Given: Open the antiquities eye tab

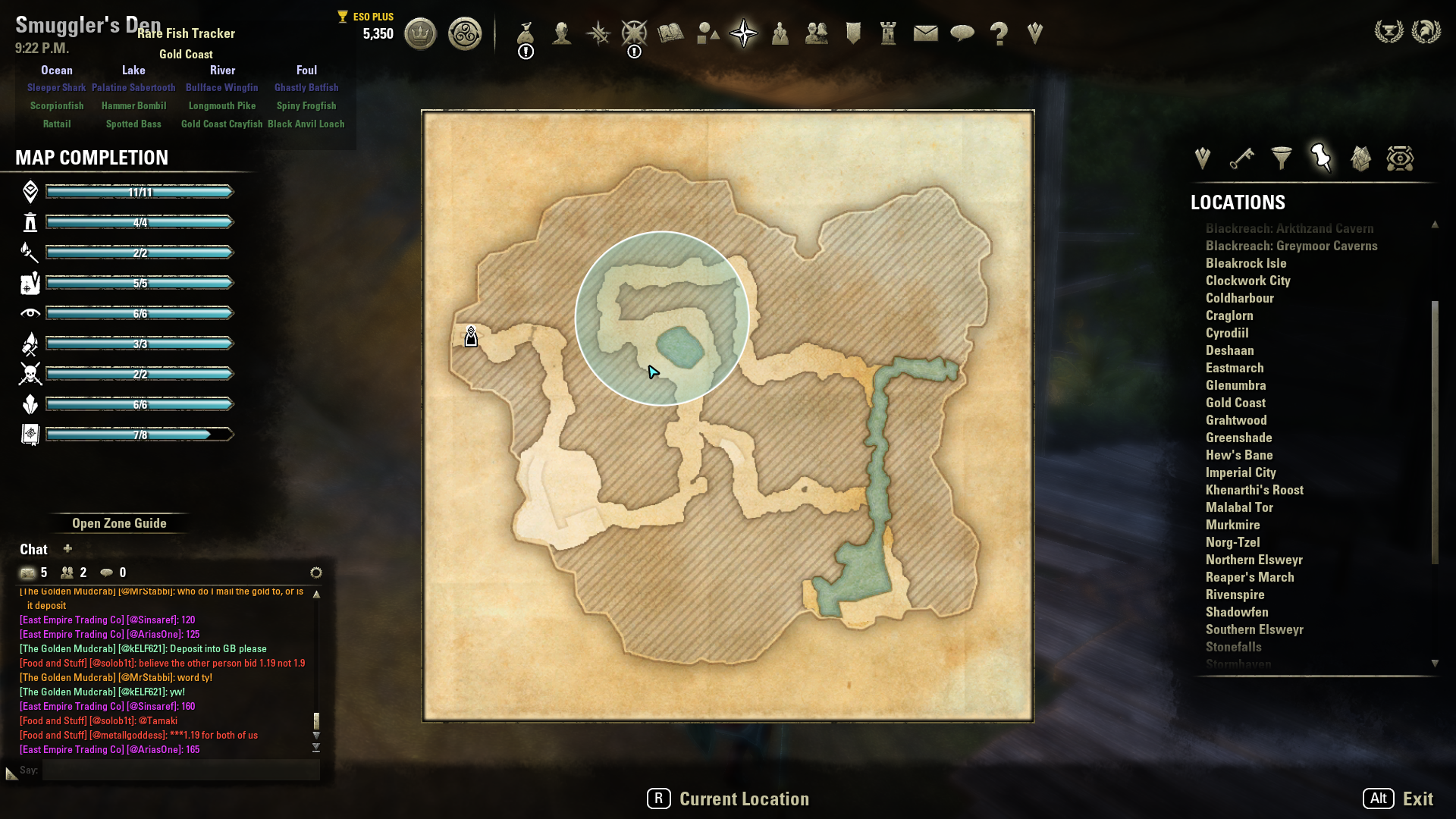Looking at the screenshot, I should [x=1400, y=158].
